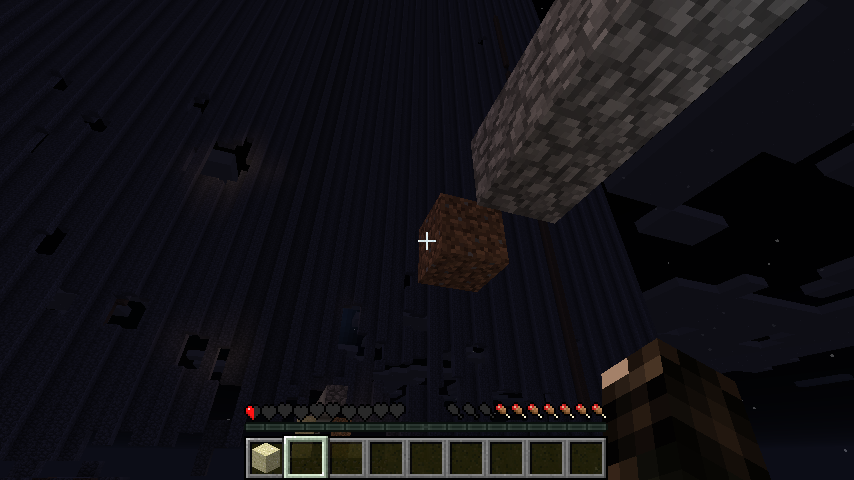This screenshot has height=480, width=854.
Task: Select the pale sandstone-like block in the hotbar
Action: point(265,458)
